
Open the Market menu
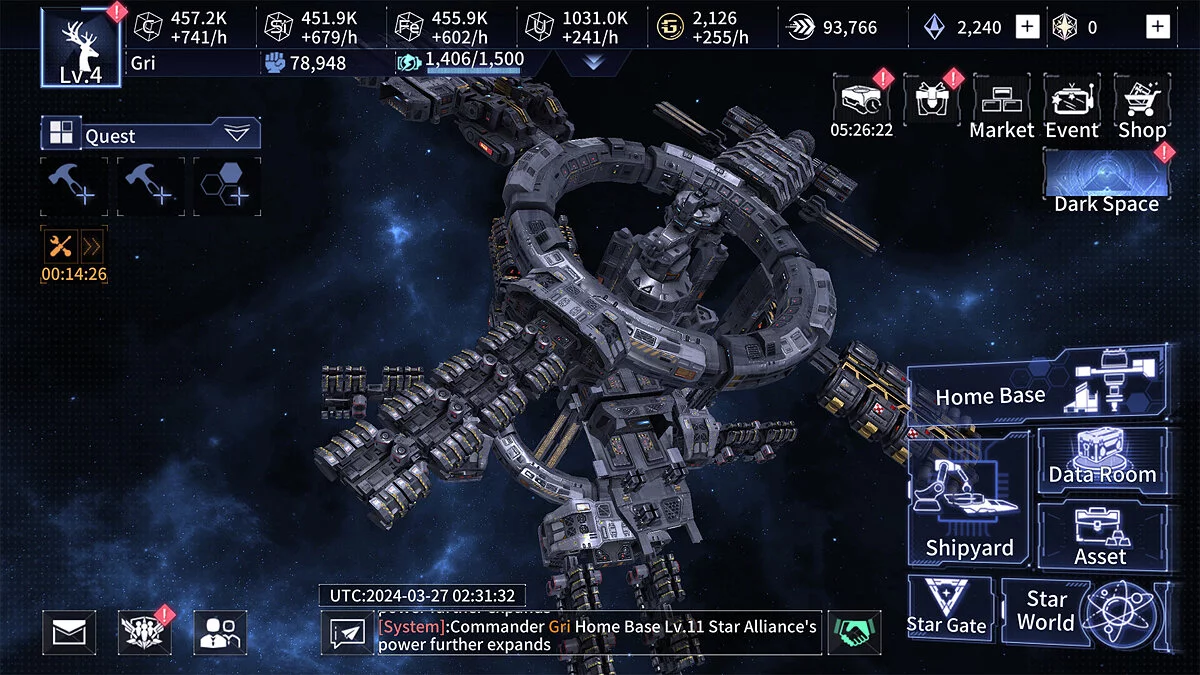click(x=1001, y=107)
